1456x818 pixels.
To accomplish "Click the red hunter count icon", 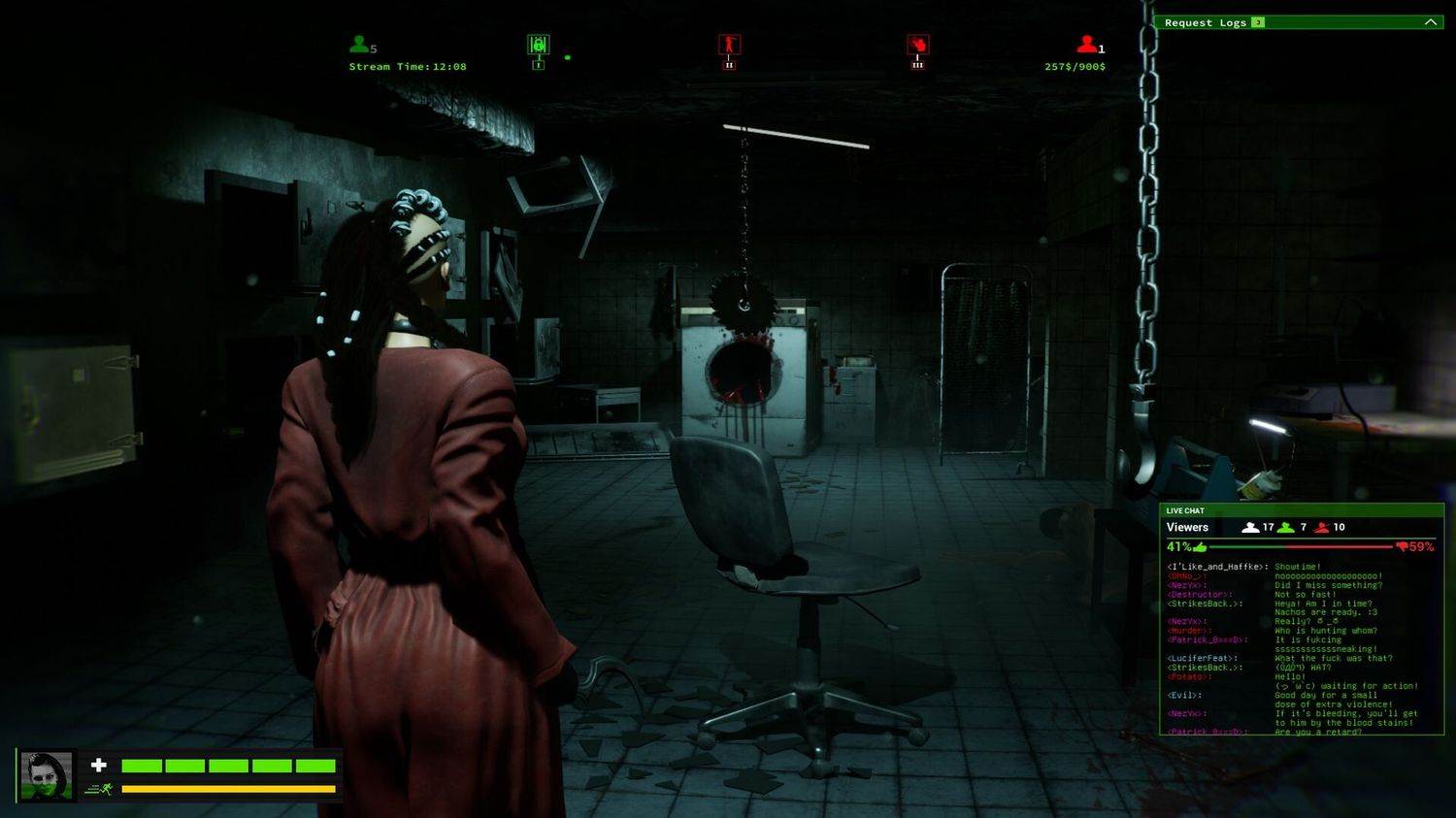I will [1086, 45].
